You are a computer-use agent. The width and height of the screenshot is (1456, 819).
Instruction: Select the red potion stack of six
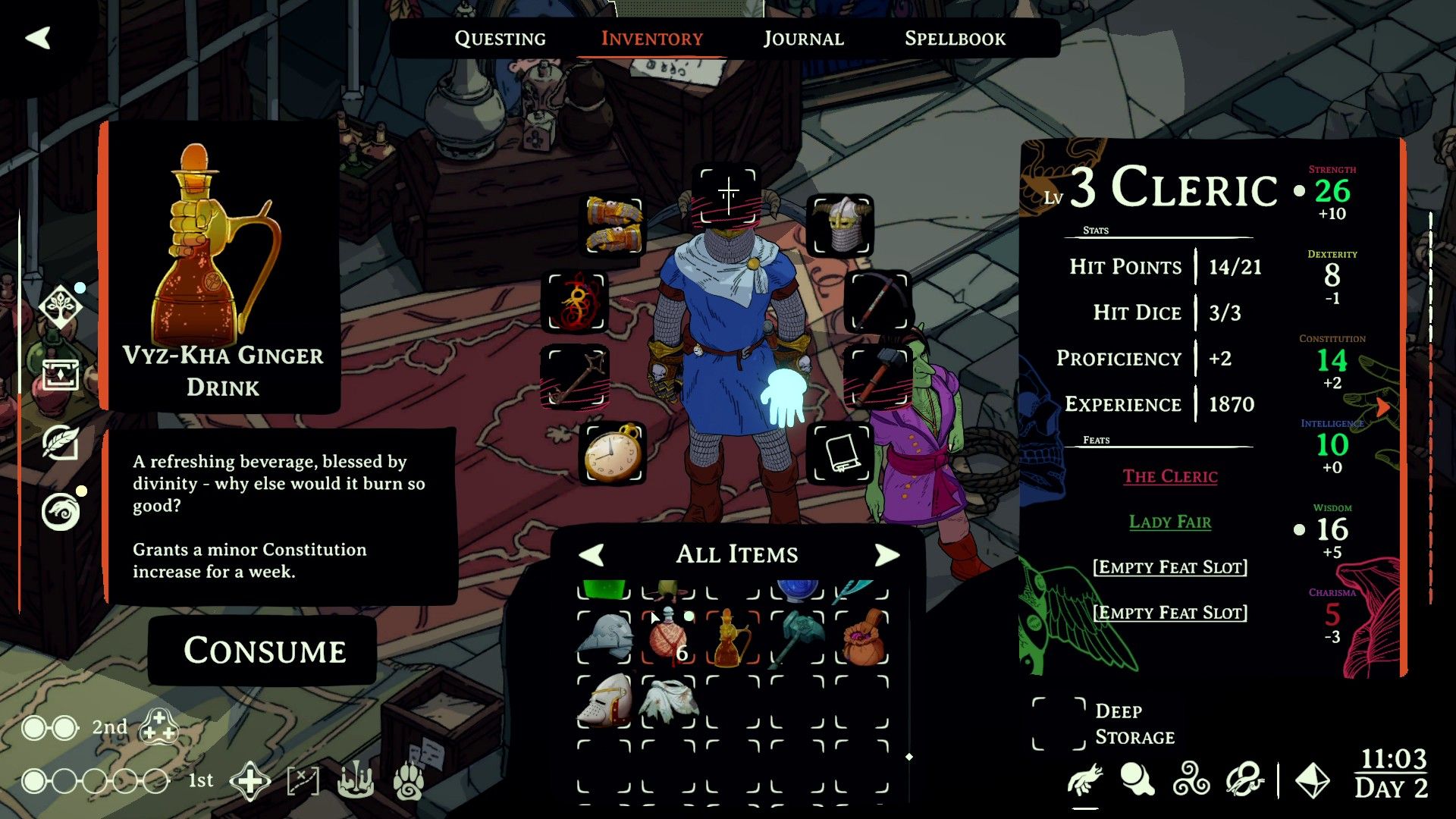(x=668, y=639)
